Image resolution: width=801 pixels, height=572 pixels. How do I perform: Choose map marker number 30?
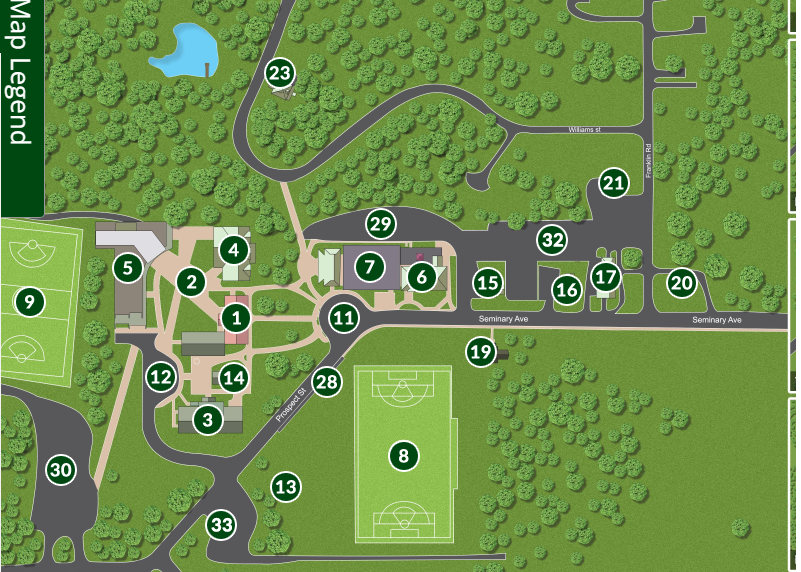click(x=61, y=470)
